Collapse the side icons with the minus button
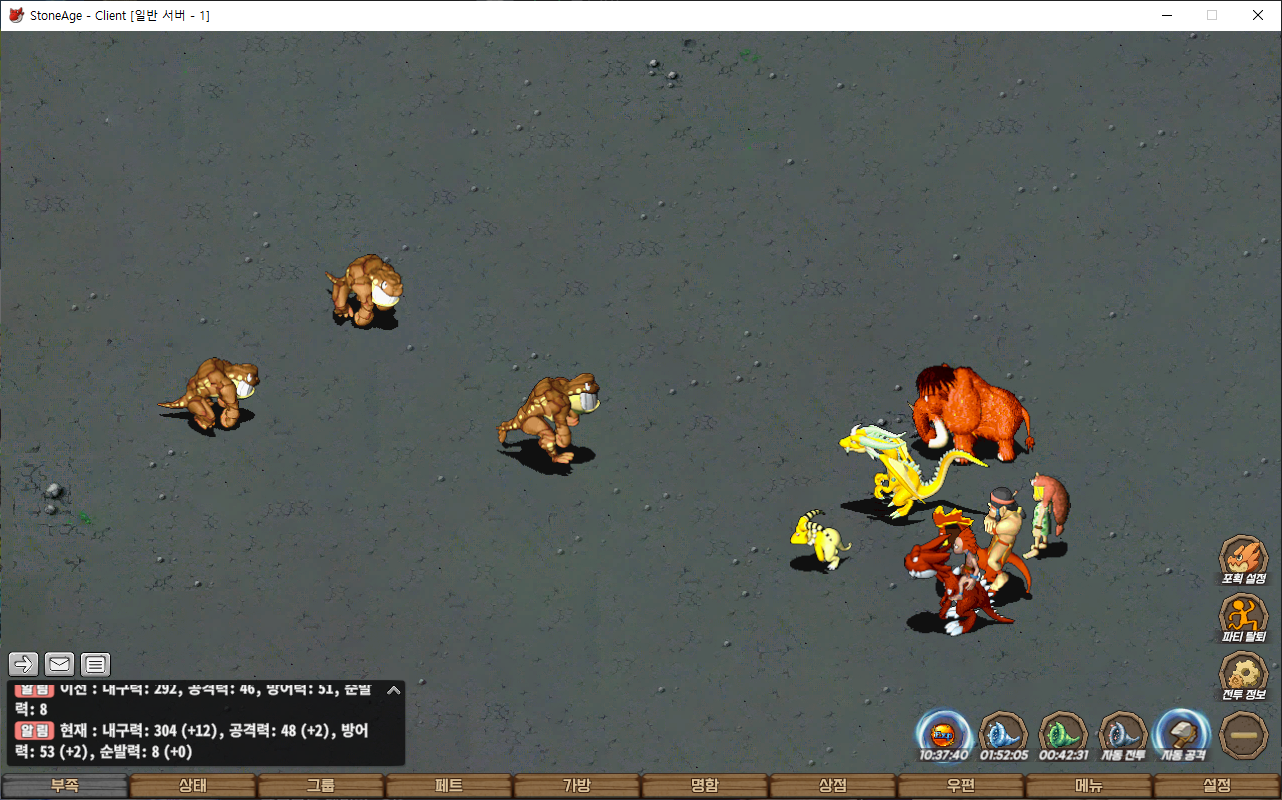This screenshot has height=800, width=1282. 1244,734
